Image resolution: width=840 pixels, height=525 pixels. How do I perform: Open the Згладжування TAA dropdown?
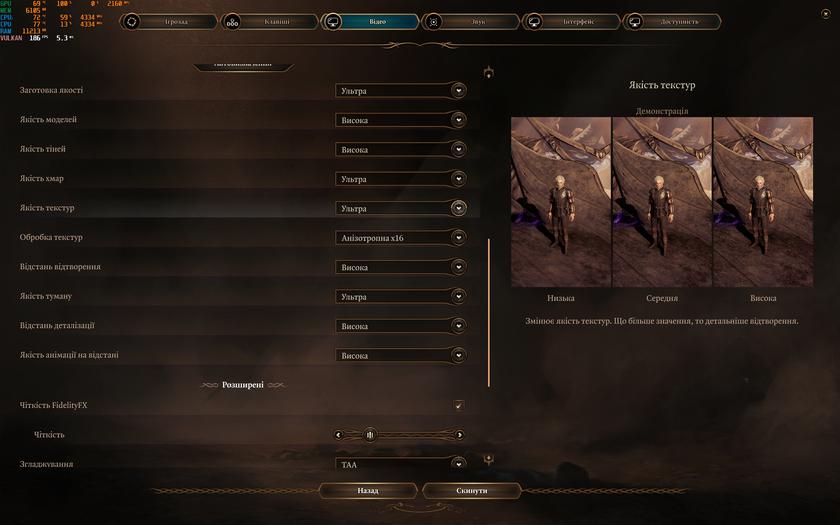tap(401, 464)
